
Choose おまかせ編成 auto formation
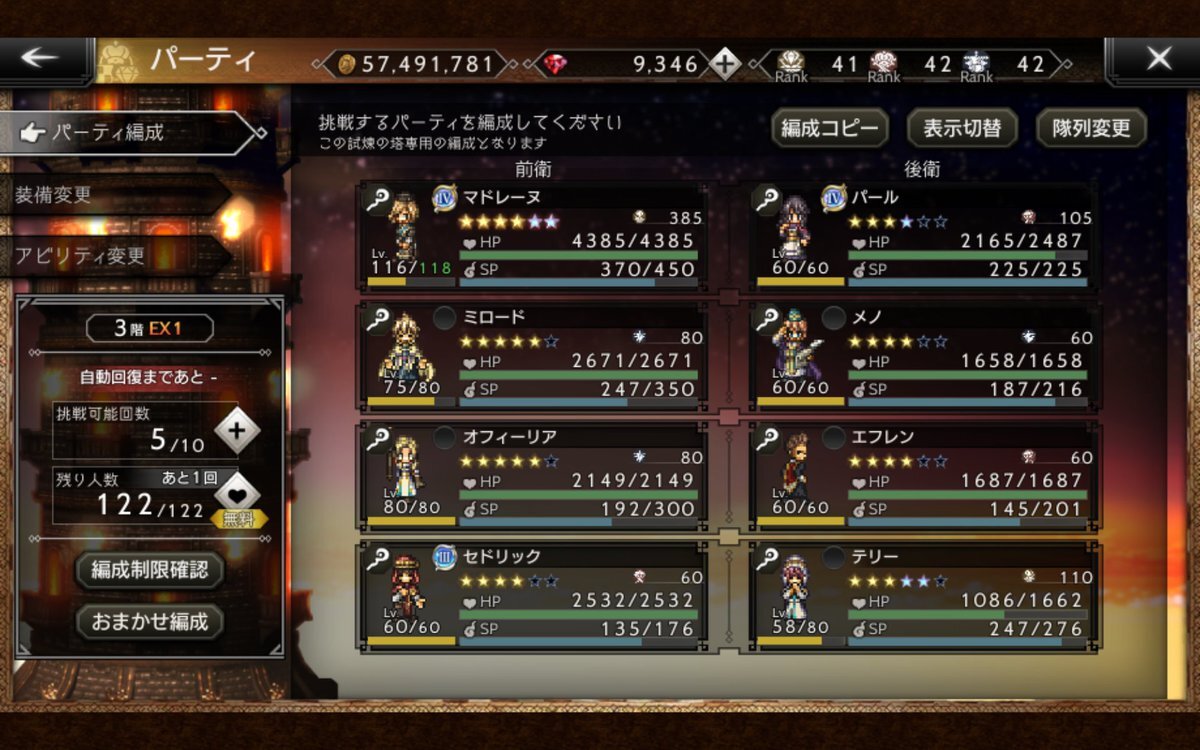pyautogui.click(x=150, y=621)
